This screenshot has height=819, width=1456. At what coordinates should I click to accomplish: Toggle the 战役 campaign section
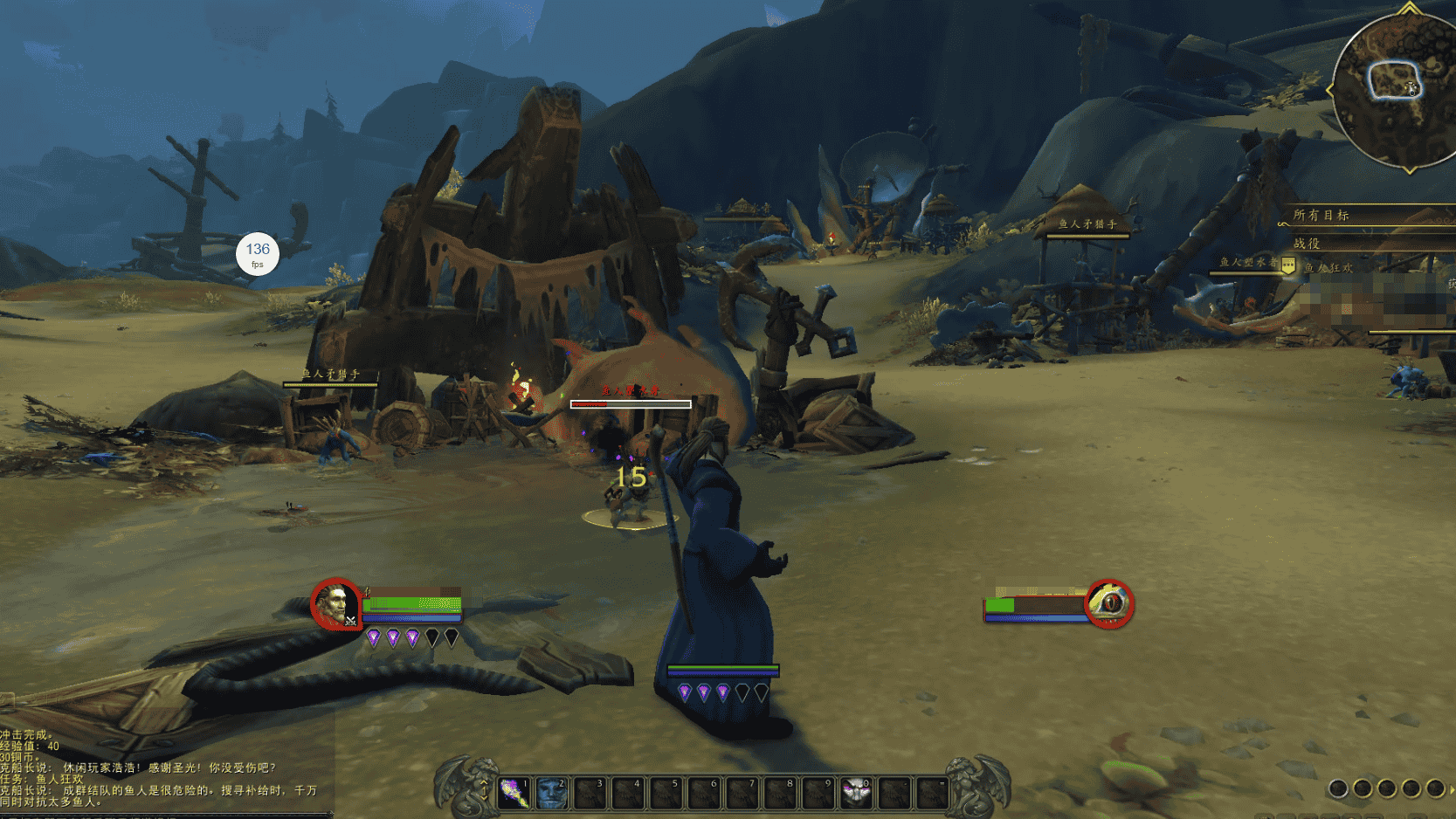click(x=1307, y=244)
